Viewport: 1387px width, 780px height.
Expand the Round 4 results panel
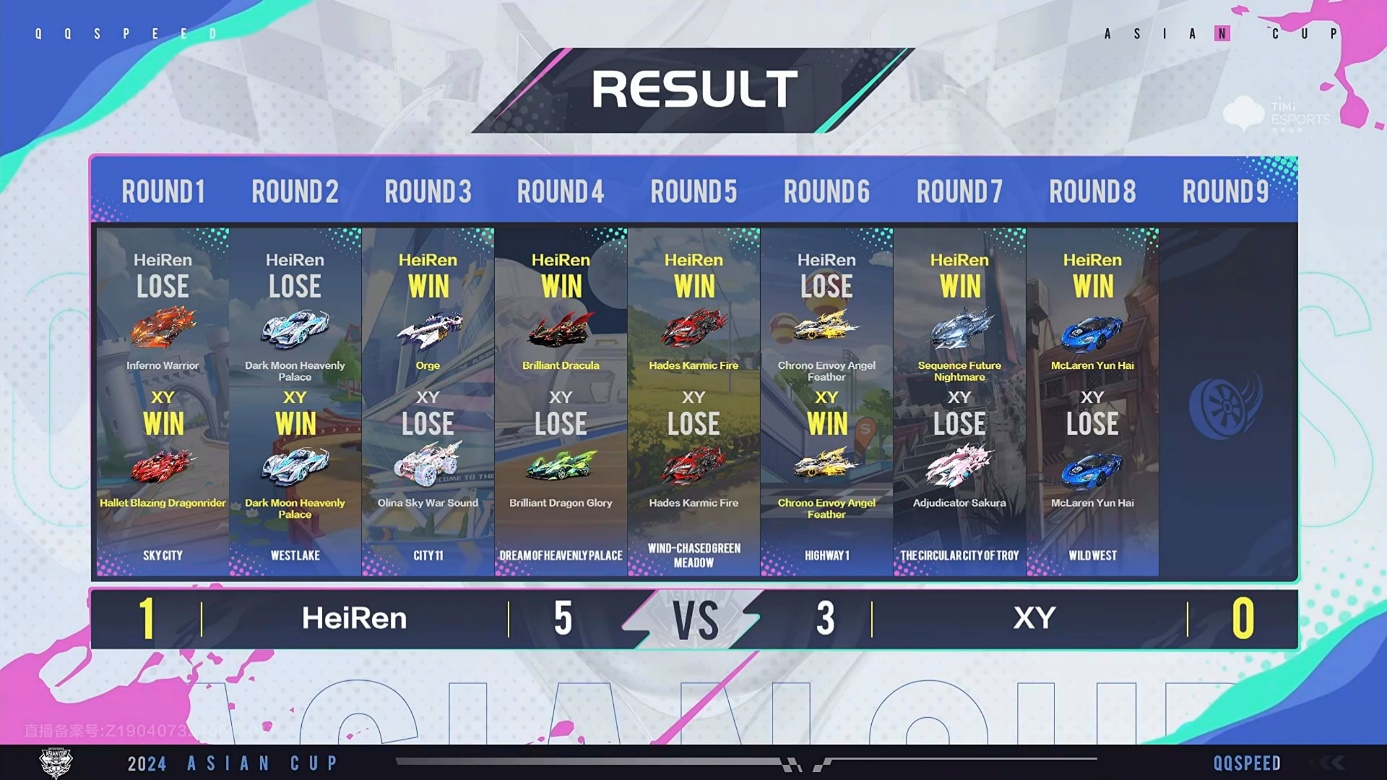click(x=560, y=191)
